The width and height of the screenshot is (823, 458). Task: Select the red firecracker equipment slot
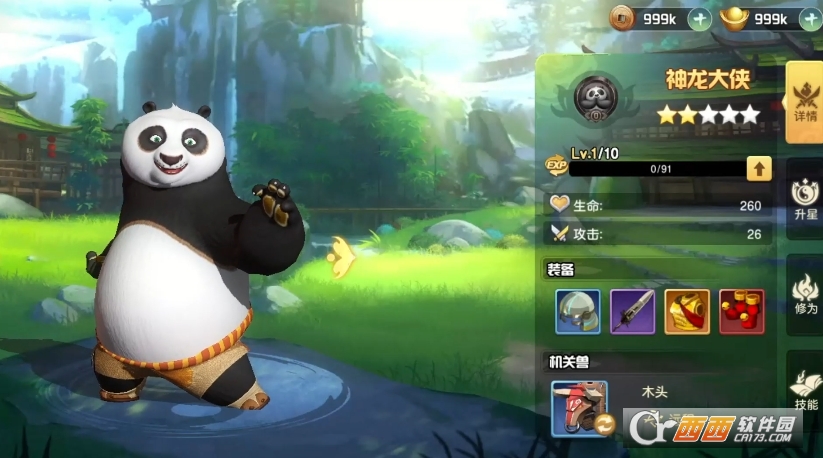[x=741, y=312]
